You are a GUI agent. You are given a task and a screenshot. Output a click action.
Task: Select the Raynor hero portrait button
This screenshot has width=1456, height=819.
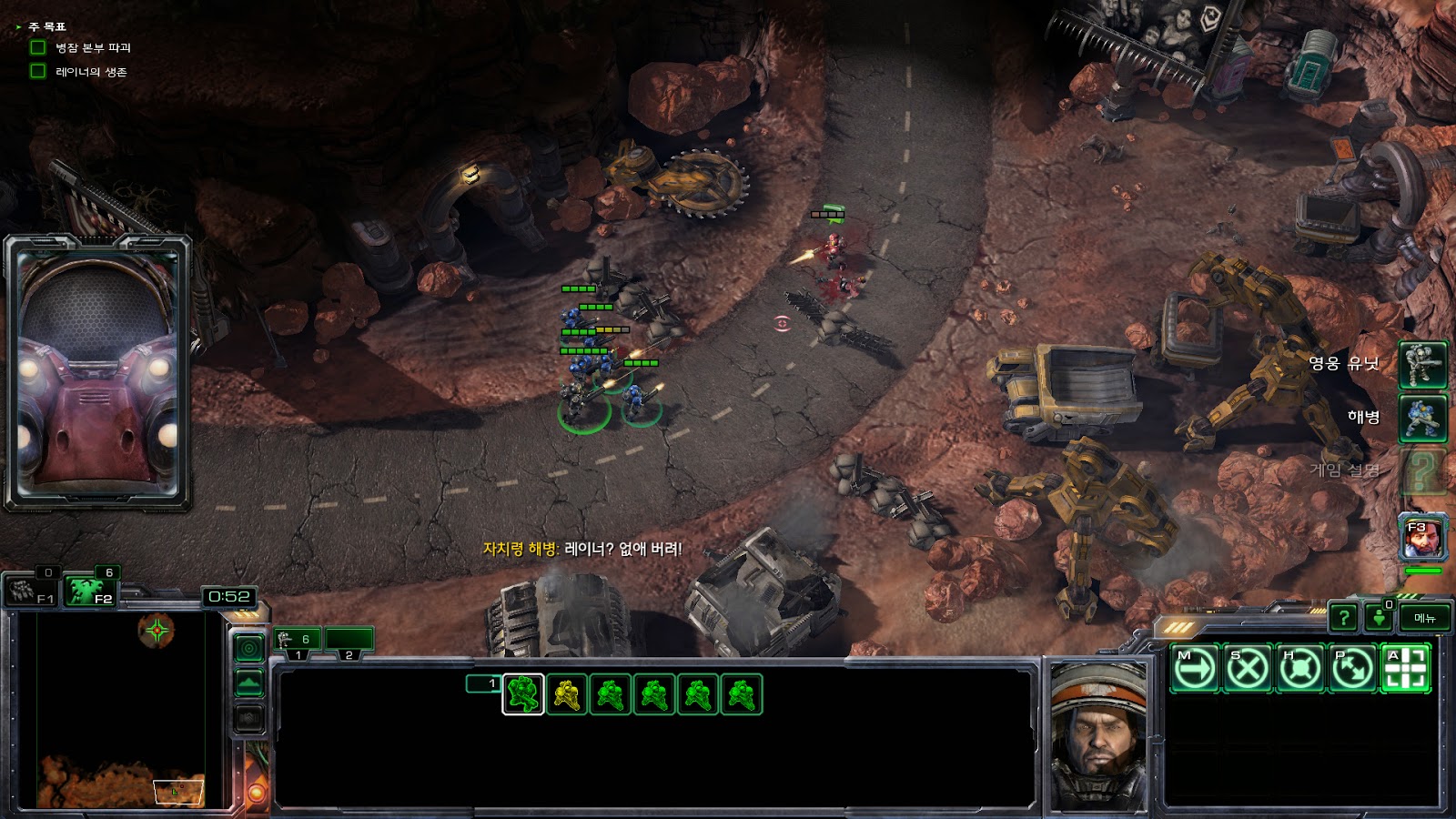click(1422, 539)
